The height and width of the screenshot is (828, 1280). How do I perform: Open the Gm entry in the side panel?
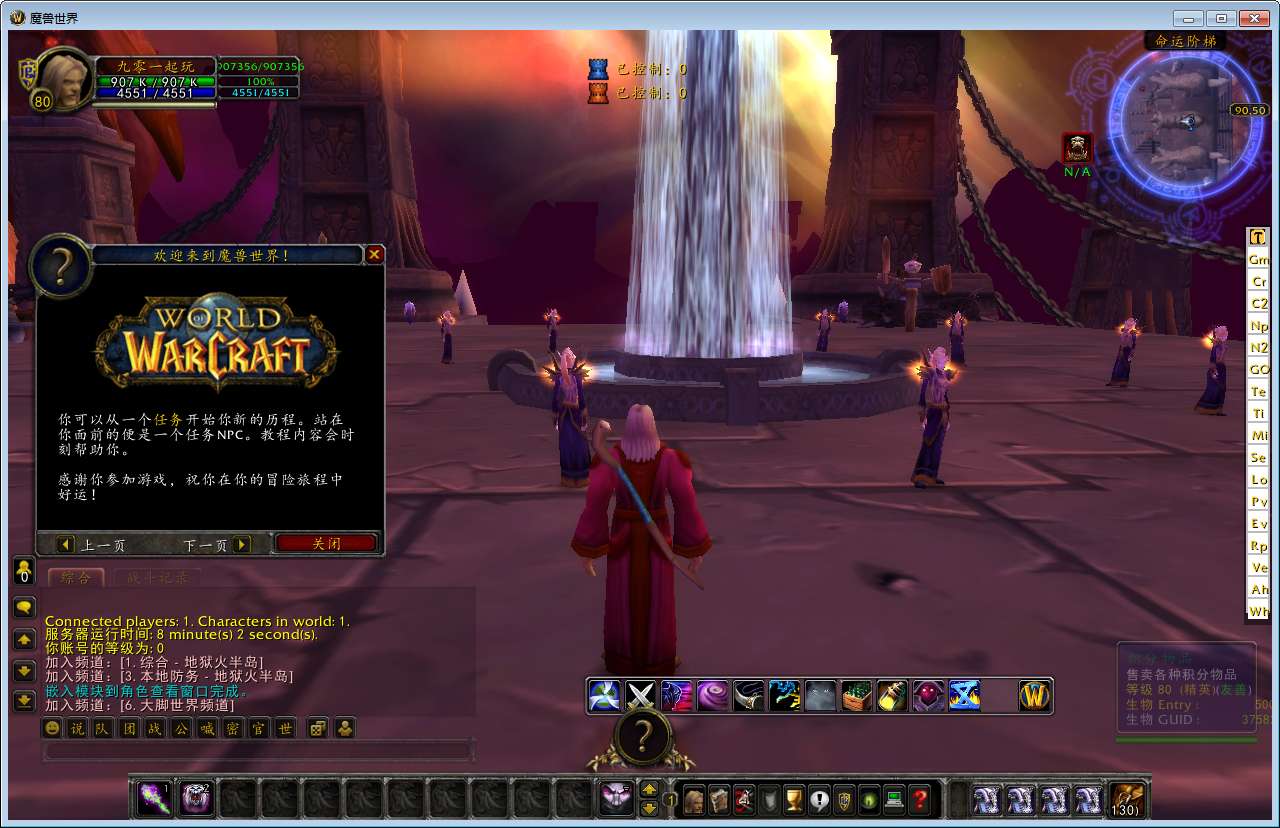tap(1258, 259)
